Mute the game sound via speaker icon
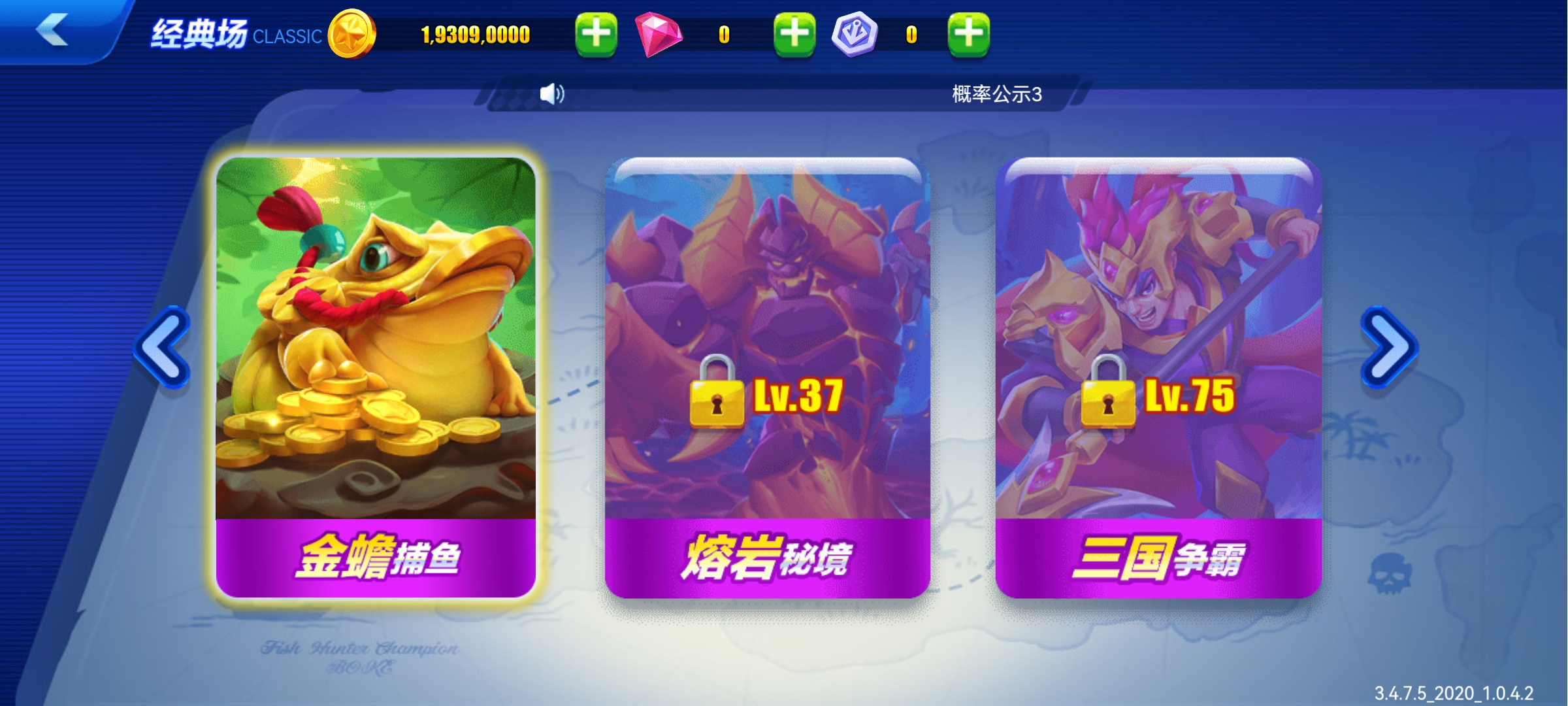Viewport: 1568px width, 706px height. pyautogui.click(x=552, y=93)
